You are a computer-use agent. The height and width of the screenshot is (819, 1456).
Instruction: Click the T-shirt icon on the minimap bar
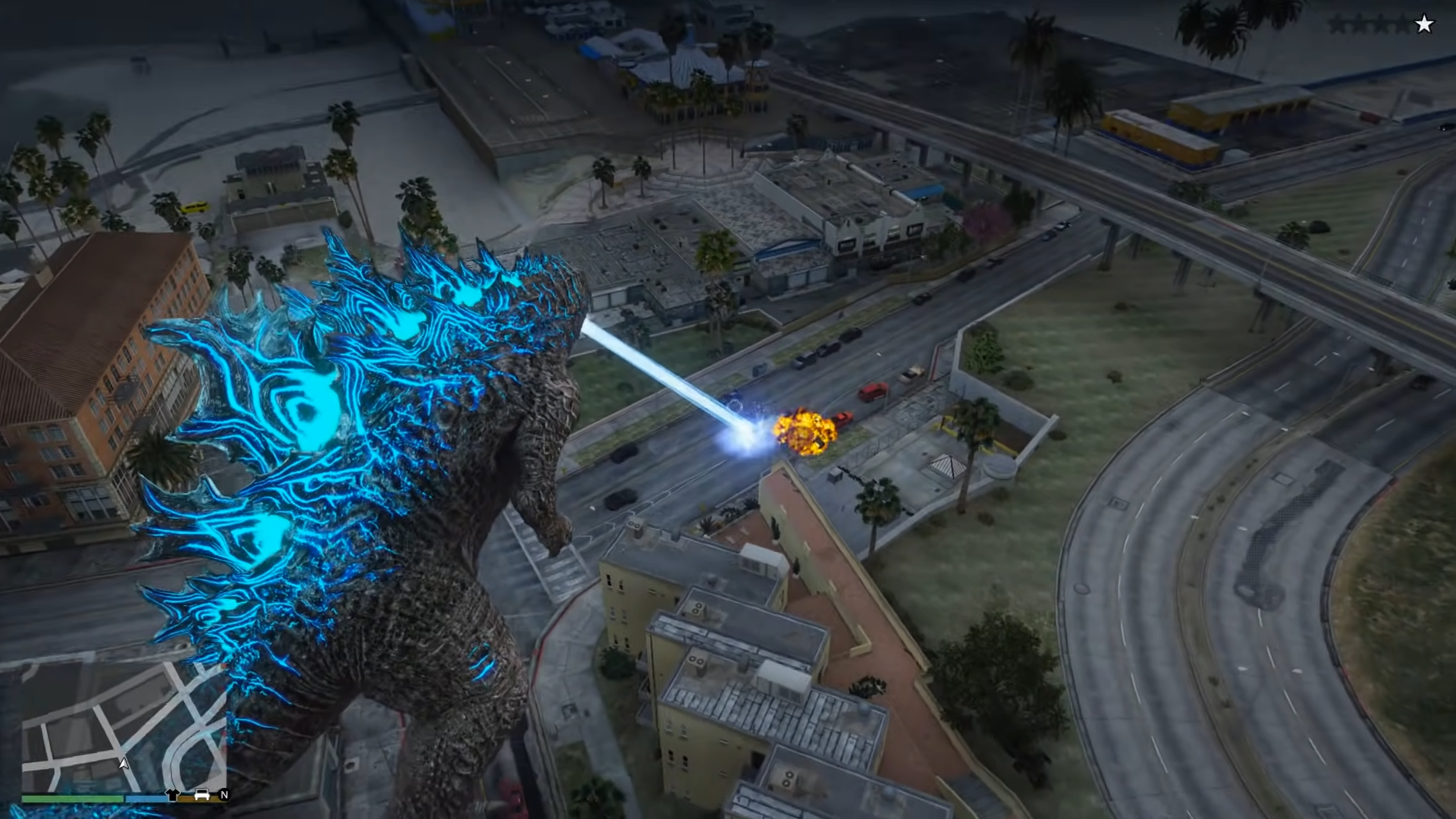(x=172, y=793)
